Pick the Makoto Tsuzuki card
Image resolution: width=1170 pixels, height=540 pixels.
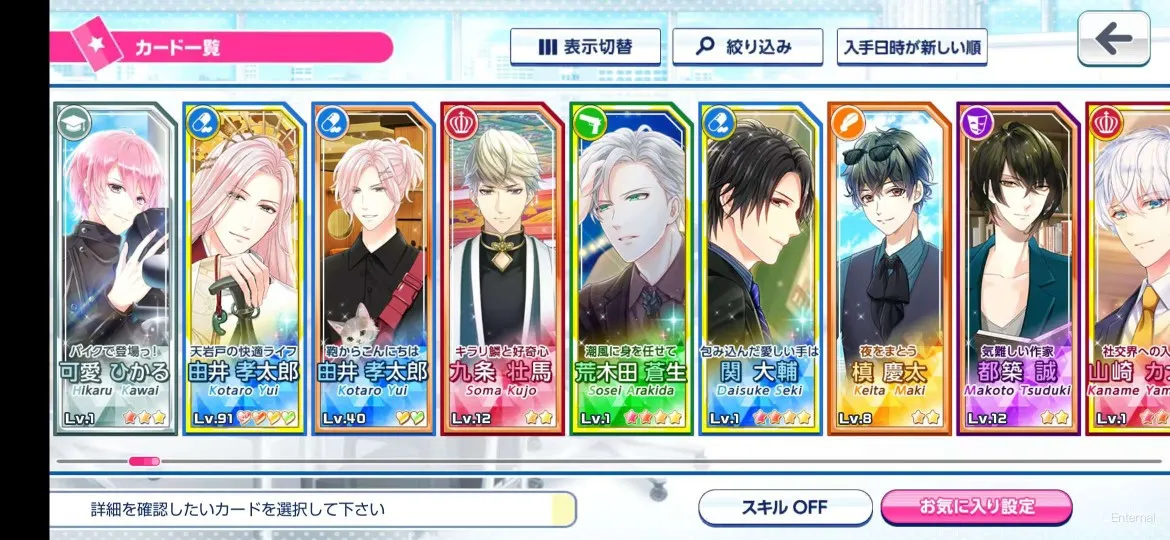click(x=1017, y=270)
